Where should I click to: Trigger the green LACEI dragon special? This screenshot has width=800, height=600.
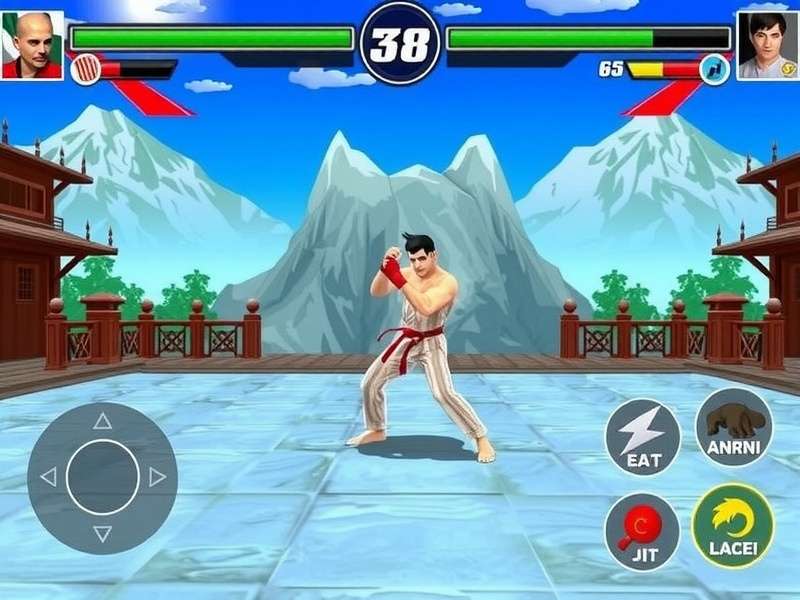(x=733, y=525)
